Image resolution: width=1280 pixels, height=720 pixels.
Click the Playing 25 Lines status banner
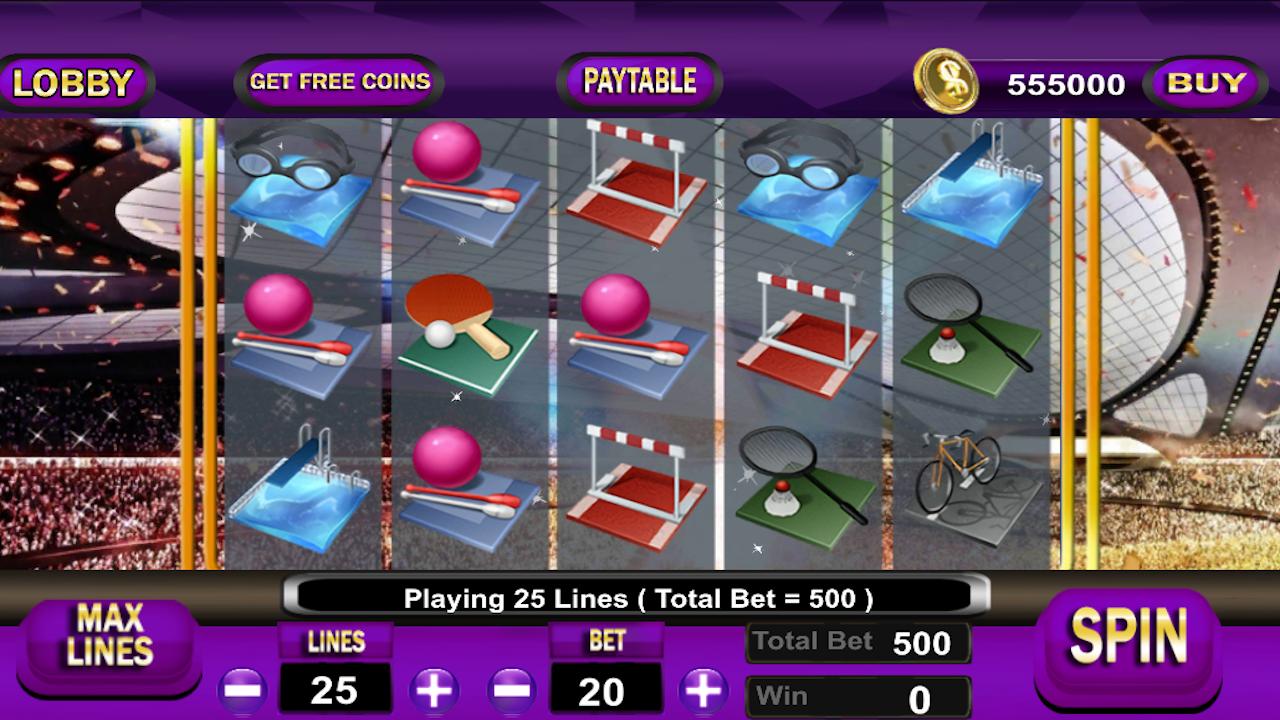[x=638, y=597]
